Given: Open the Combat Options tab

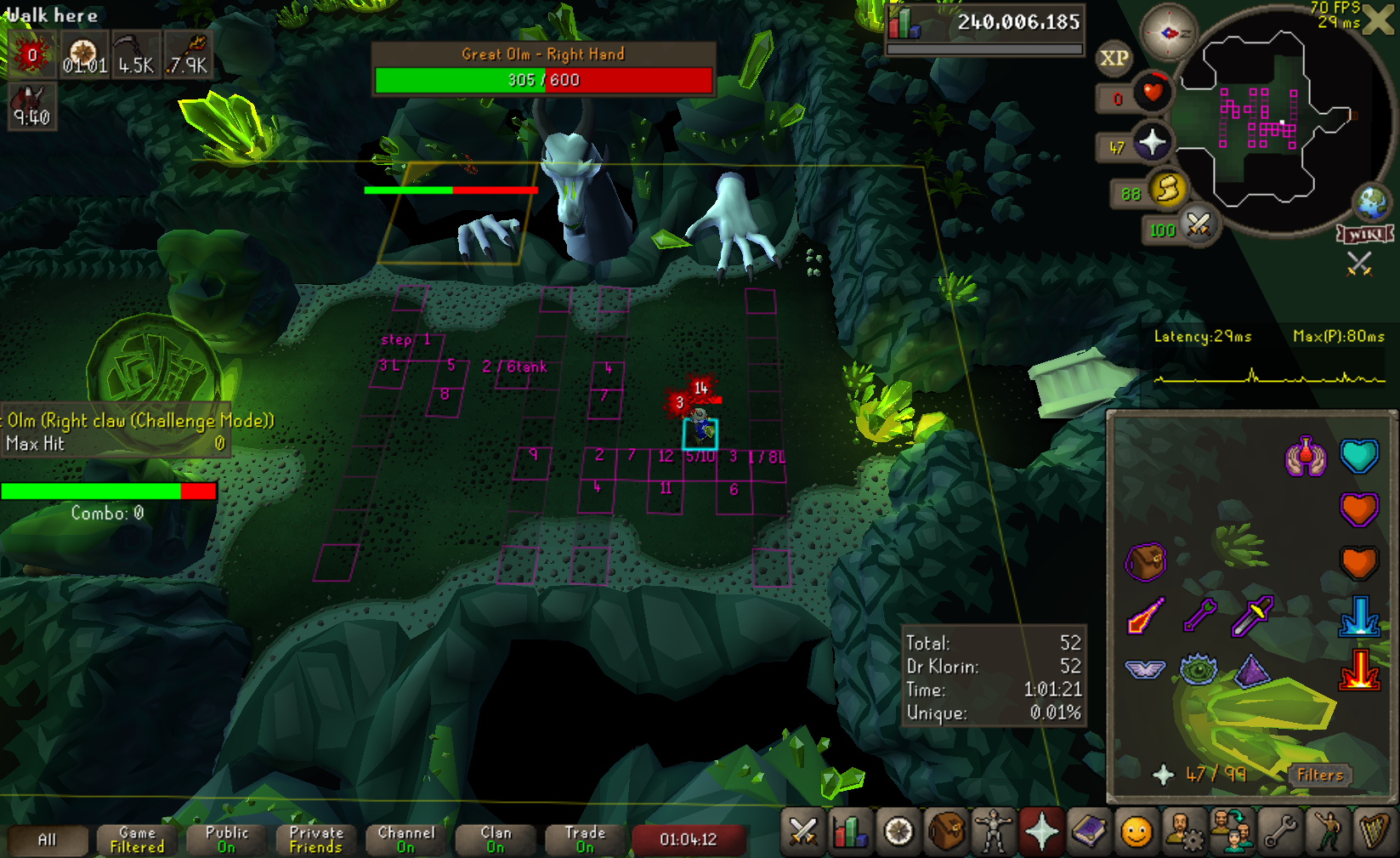Looking at the screenshot, I should point(803,832).
